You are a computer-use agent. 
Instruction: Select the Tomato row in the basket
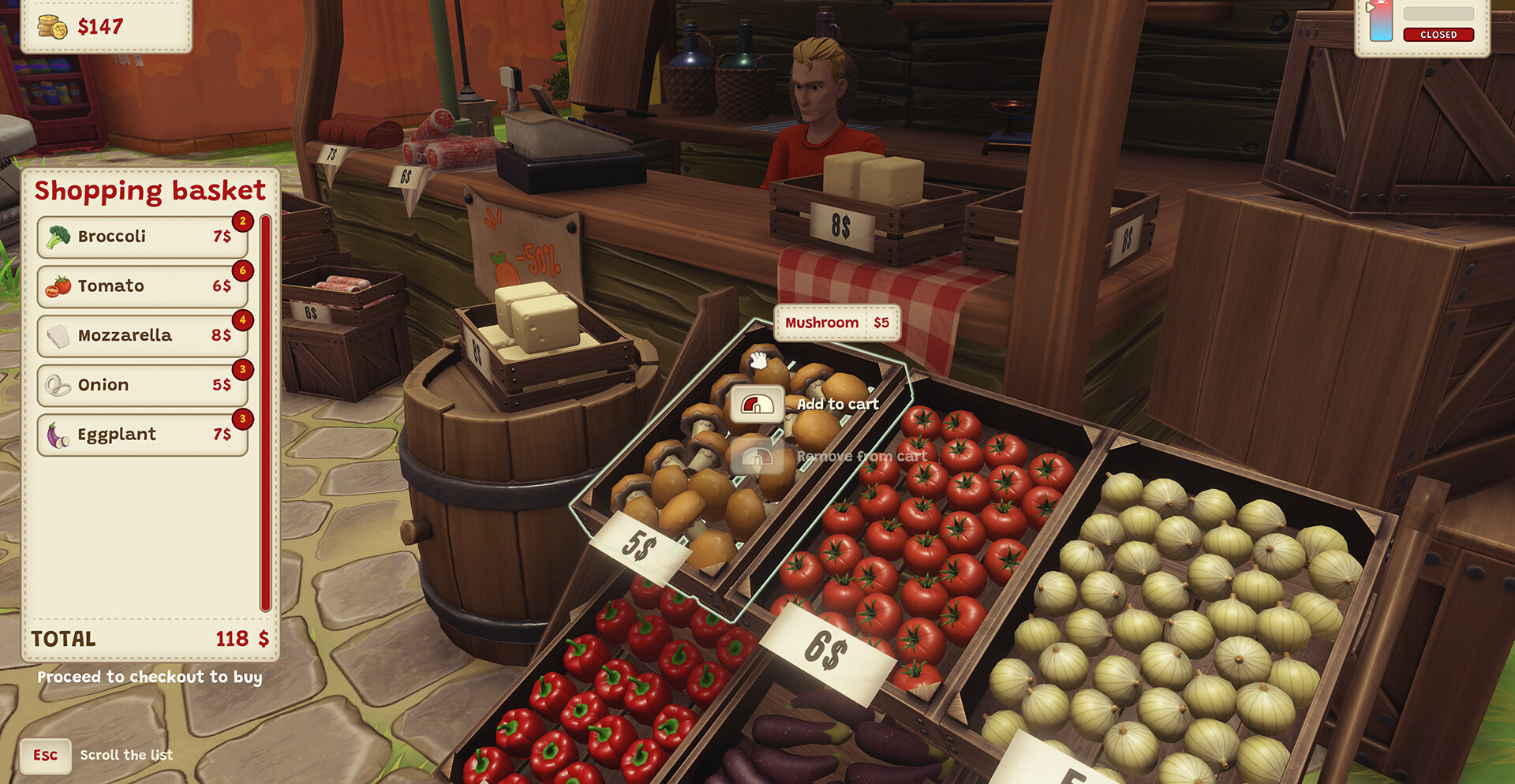[142, 286]
